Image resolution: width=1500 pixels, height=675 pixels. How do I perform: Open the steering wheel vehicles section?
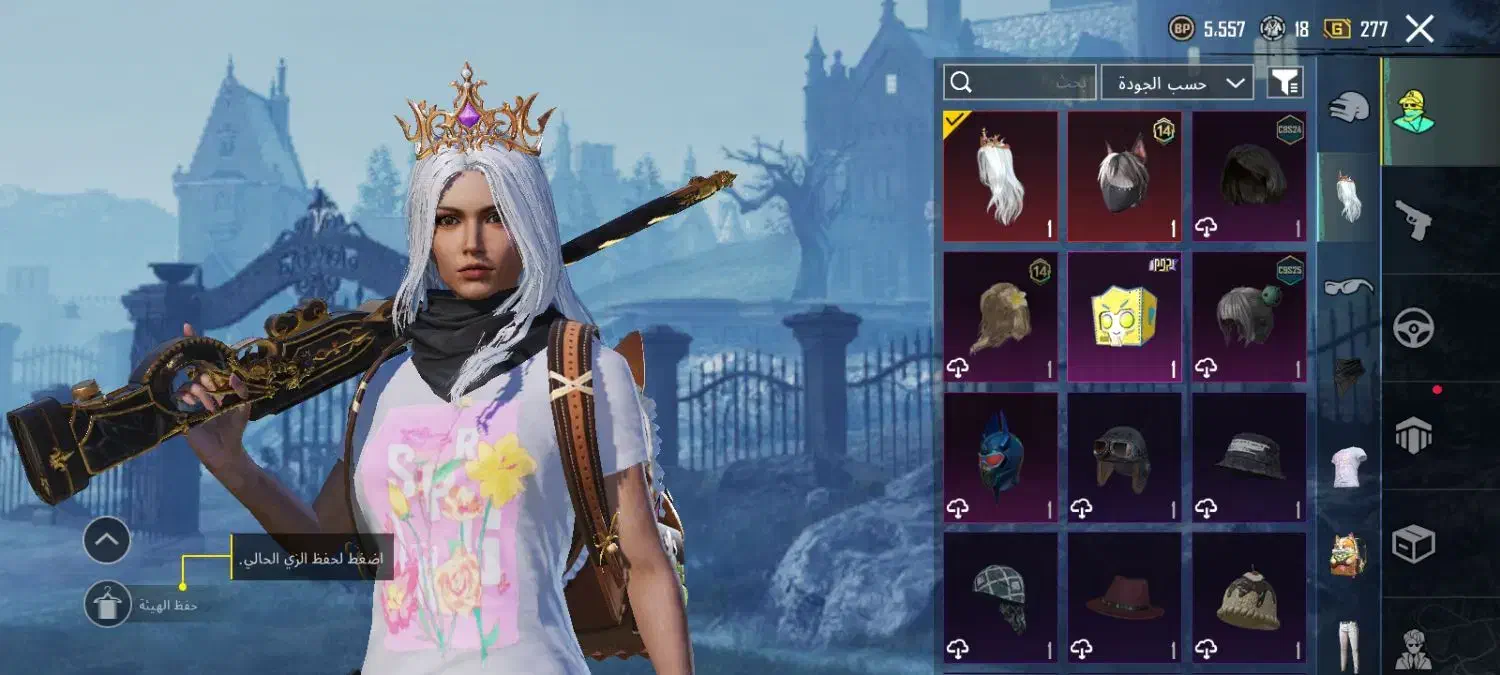(1414, 327)
